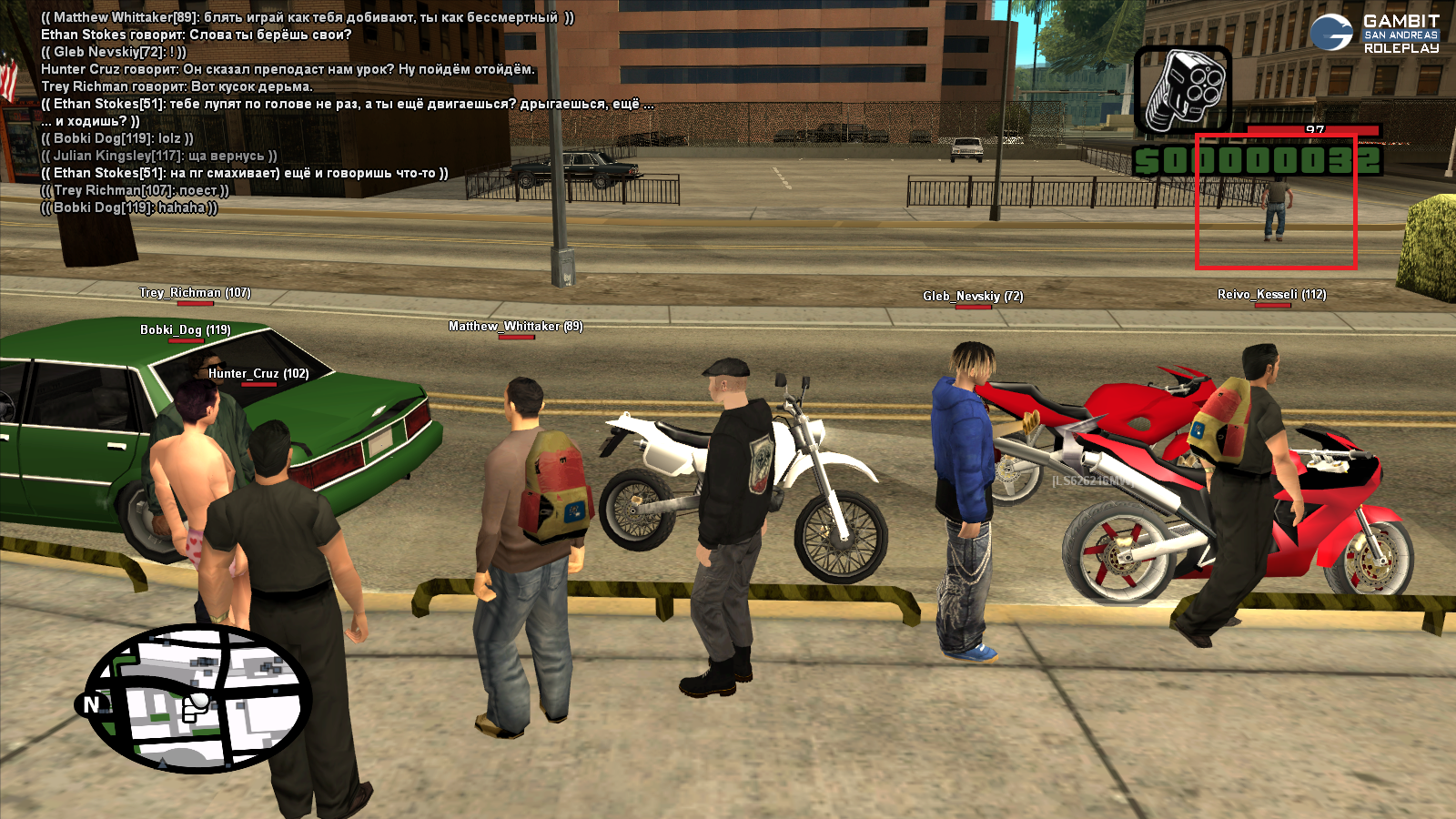Select Matthew_Whittaker's player nametag
The width and height of the screenshot is (1456, 819).
pos(515,326)
